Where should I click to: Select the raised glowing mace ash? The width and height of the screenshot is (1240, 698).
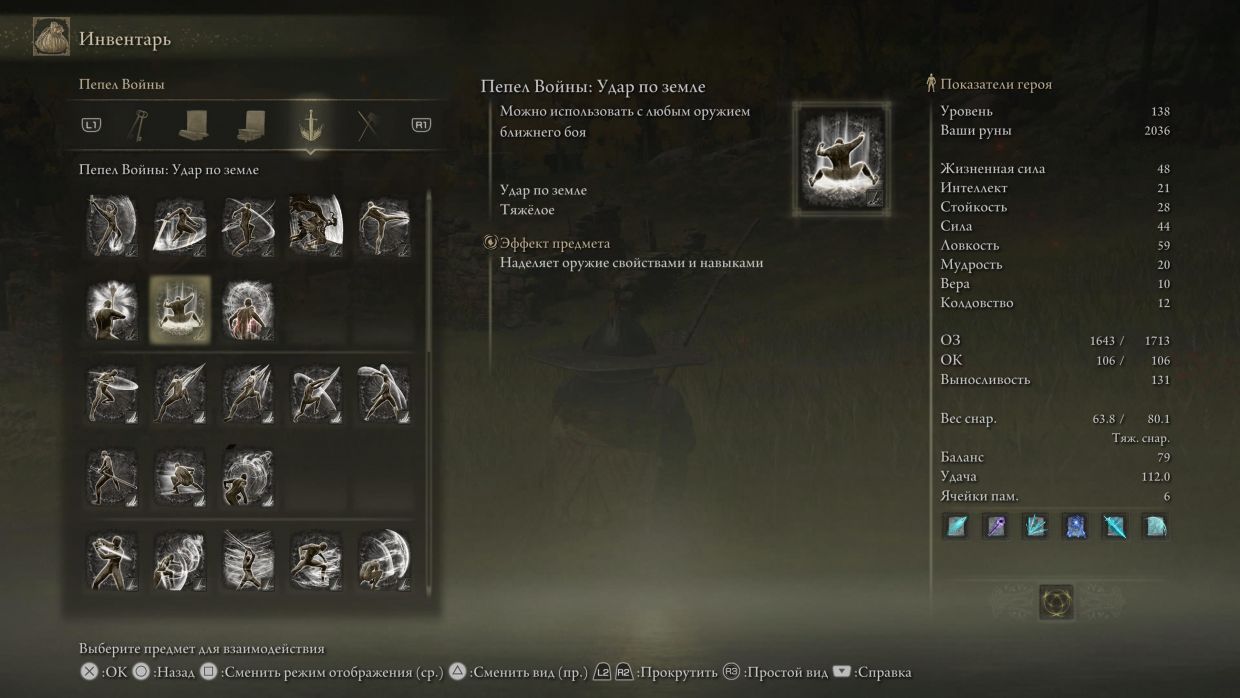[112, 309]
